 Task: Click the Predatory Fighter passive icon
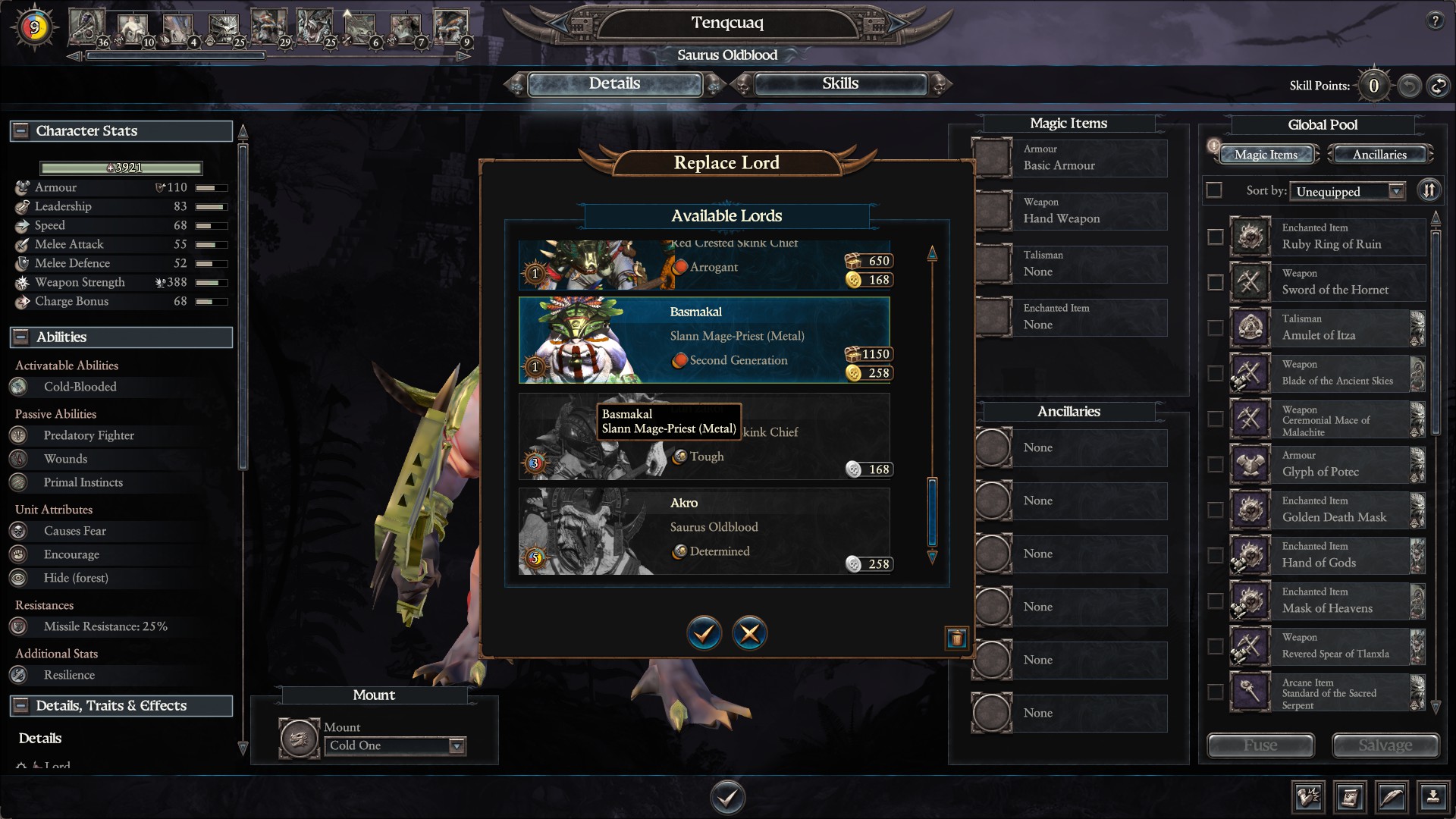pyautogui.click(x=18, y=435)
